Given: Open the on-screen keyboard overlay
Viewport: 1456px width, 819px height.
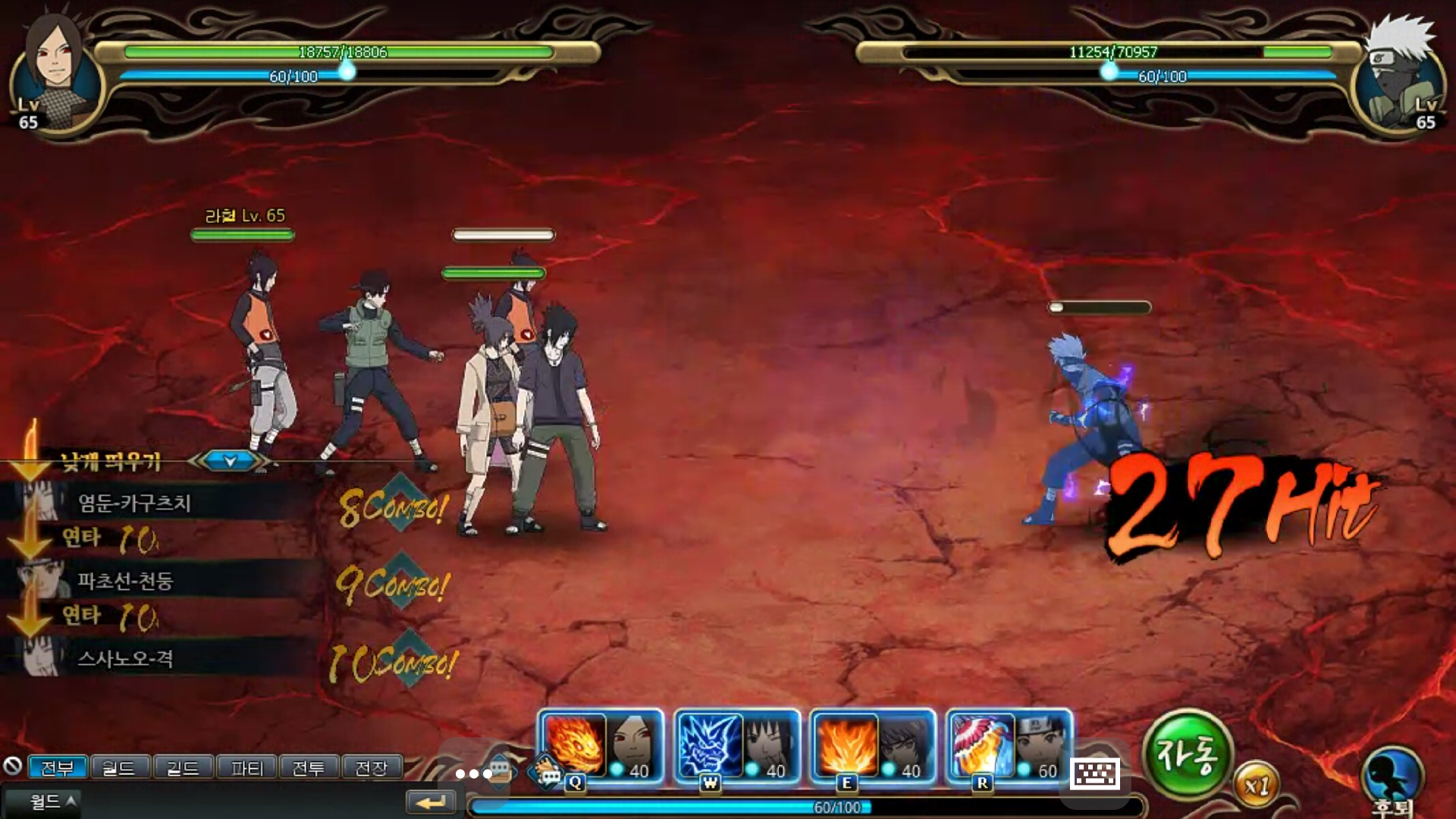Looking at the screenshot, I should [x=1095, y=773].
